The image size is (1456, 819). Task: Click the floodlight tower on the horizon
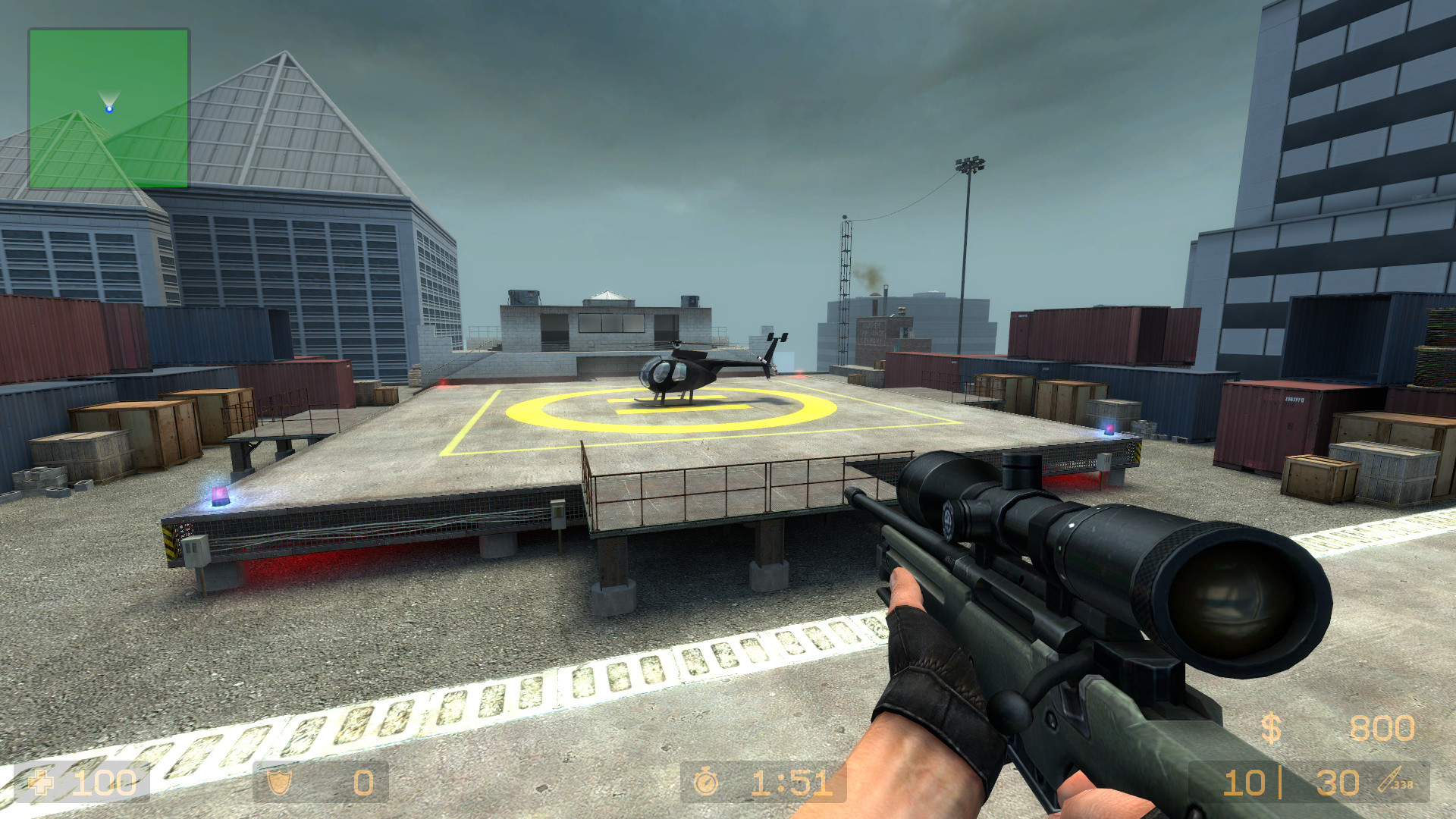(x=971, y=165)
